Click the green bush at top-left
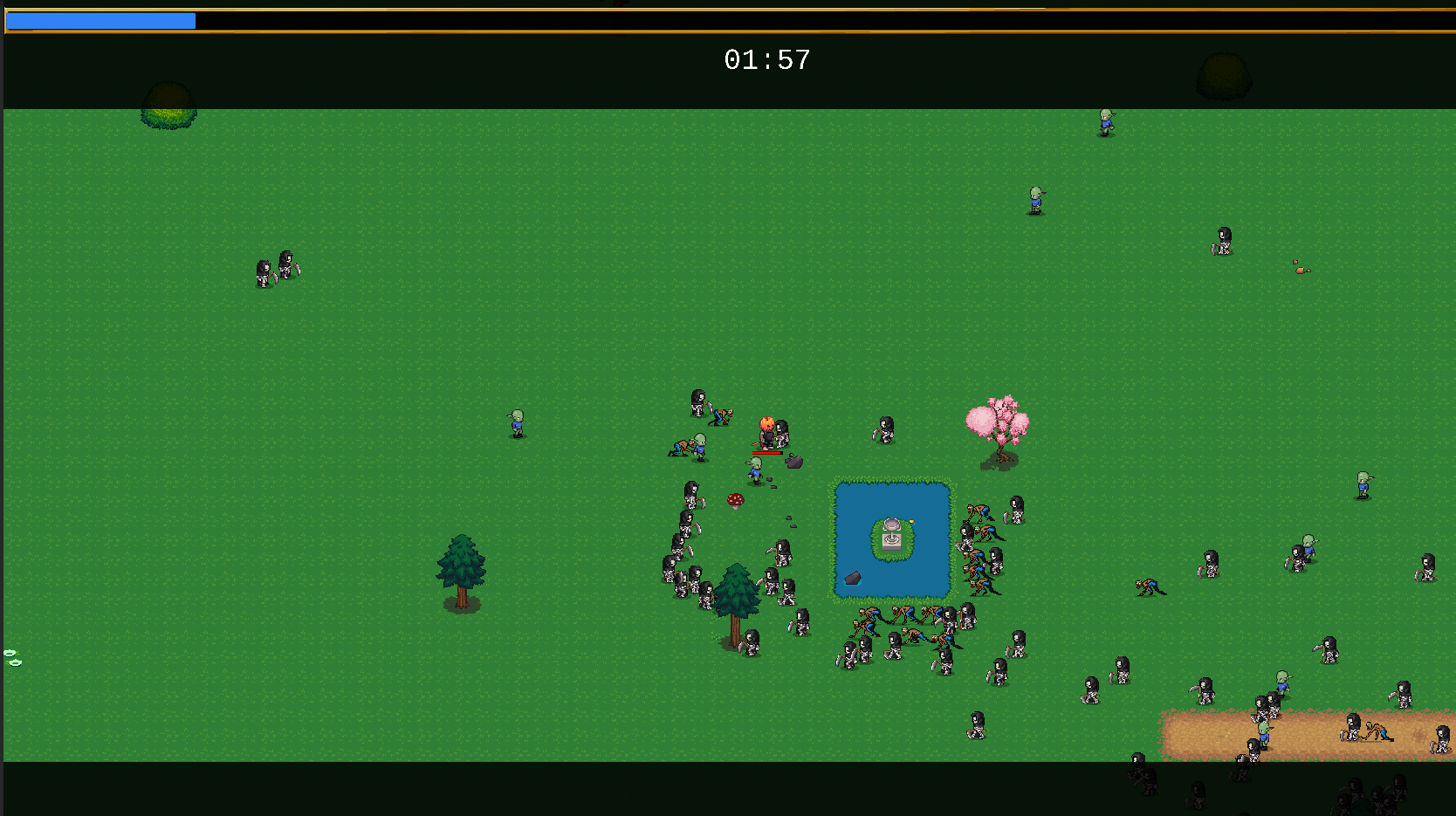The width and height of the screenshot is (1456, 816). [x=168, y=109]
